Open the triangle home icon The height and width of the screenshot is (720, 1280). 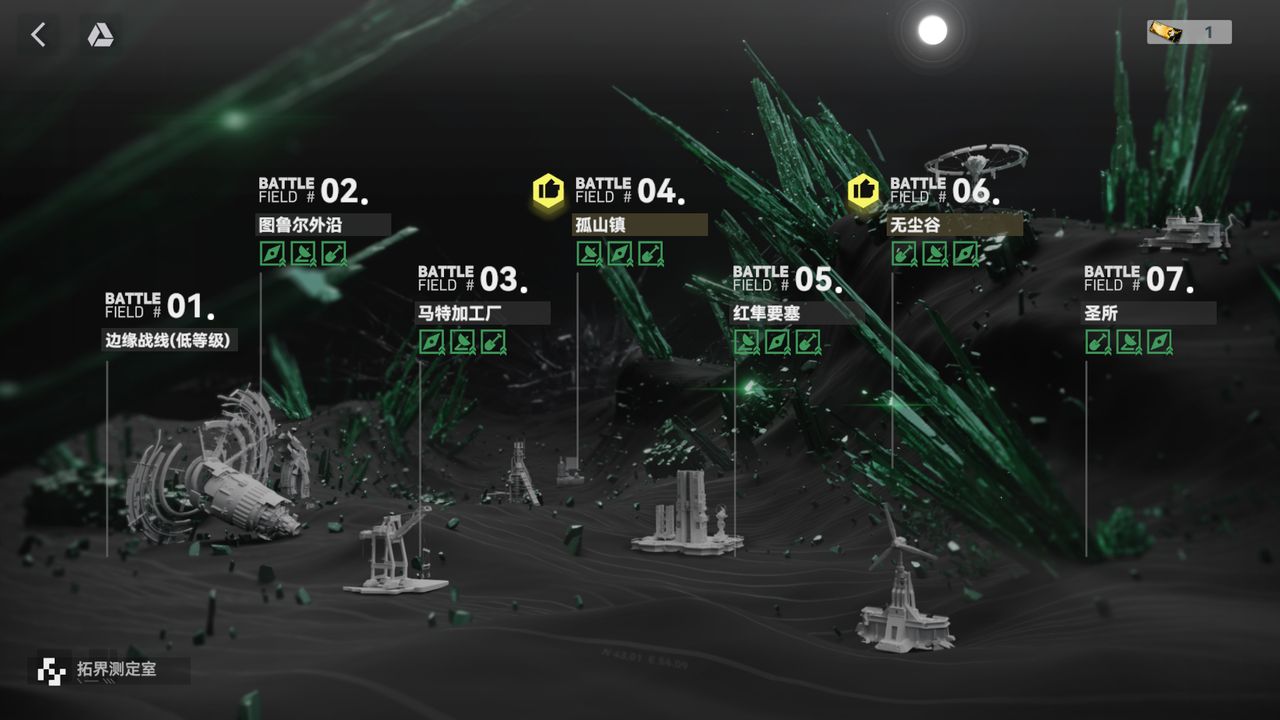(x=100, y=35)
